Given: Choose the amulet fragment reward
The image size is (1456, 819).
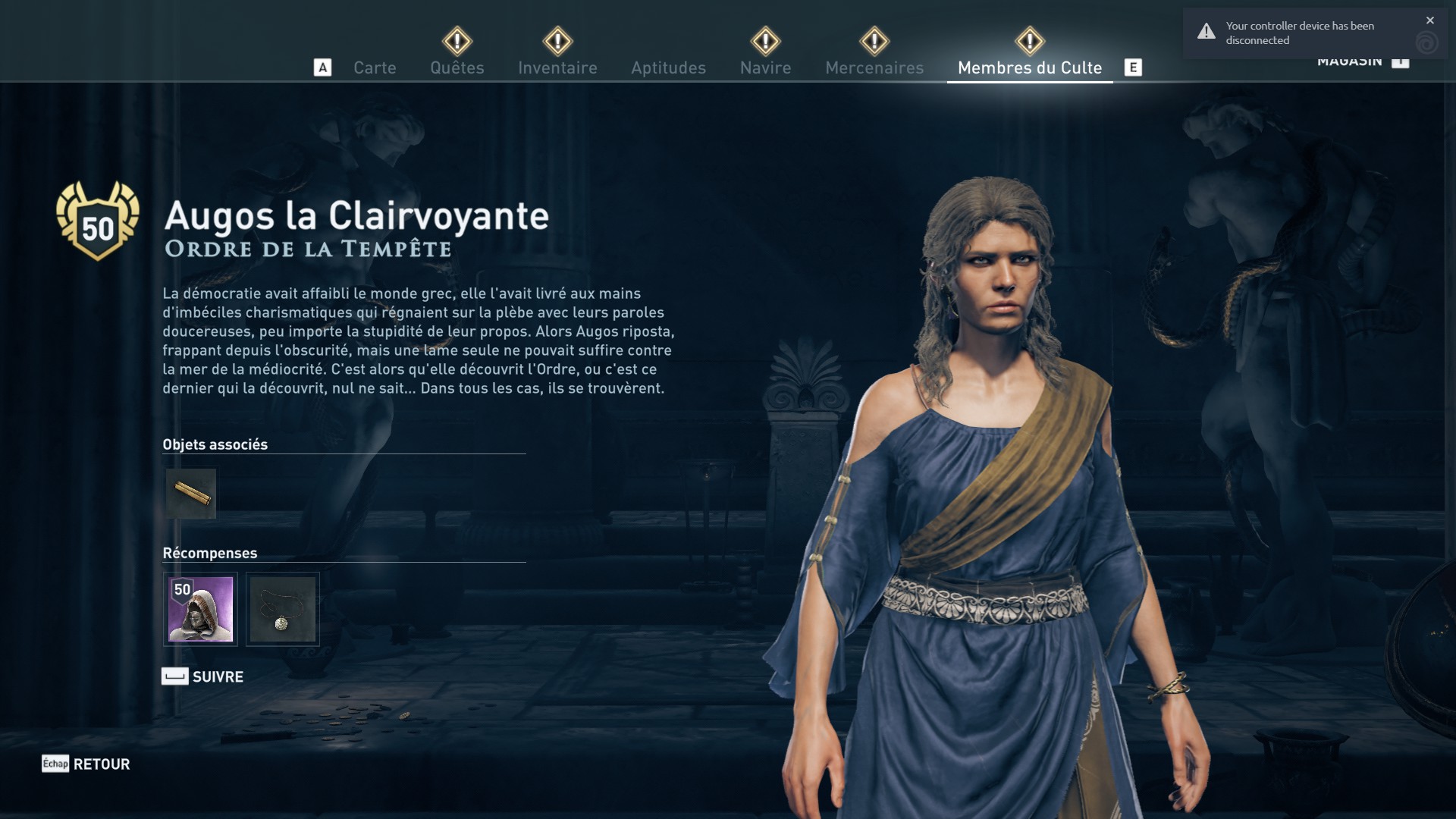Looking at the screenshot, I should coord(282,609).
